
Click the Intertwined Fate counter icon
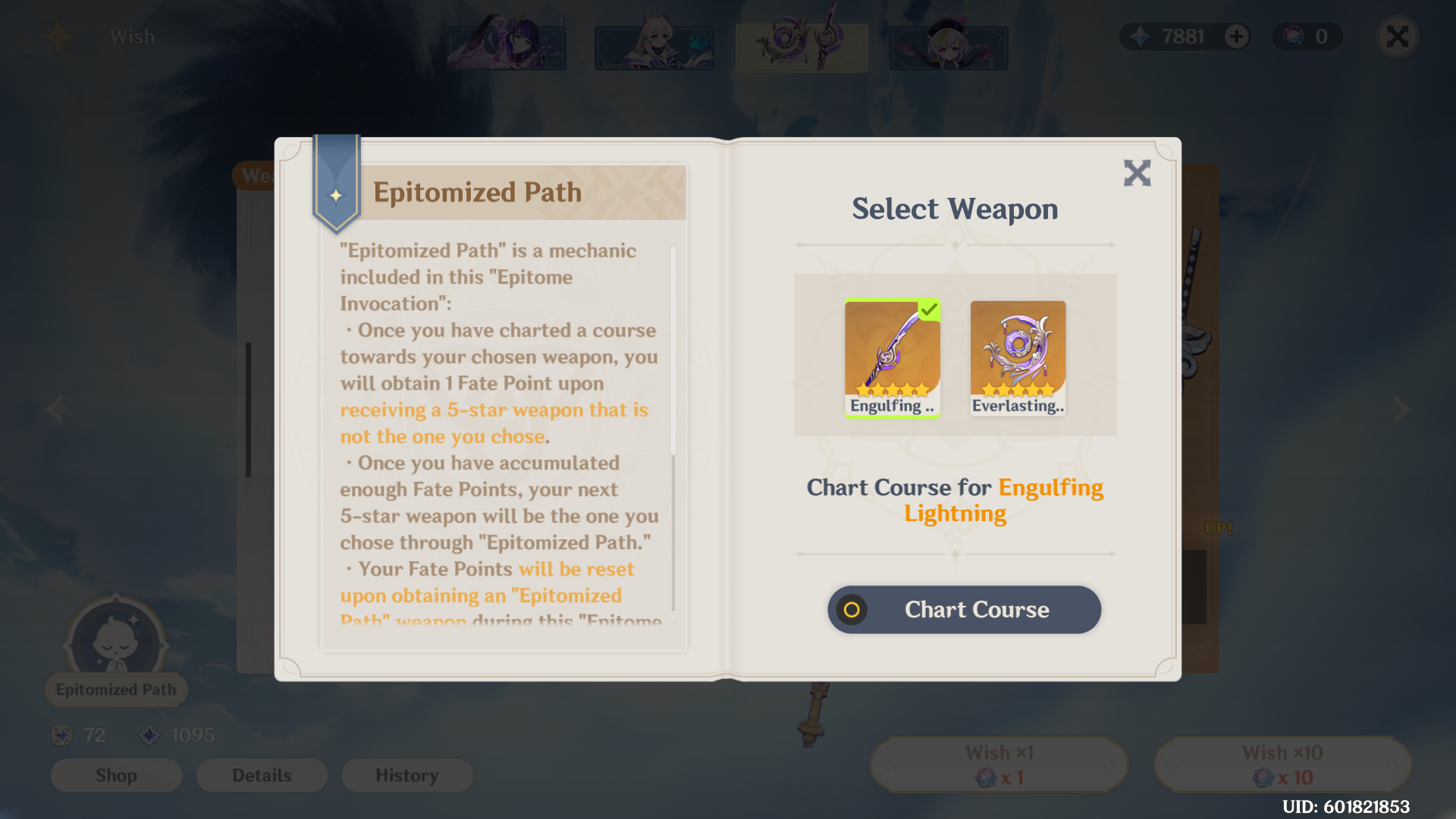coord(152,734)
